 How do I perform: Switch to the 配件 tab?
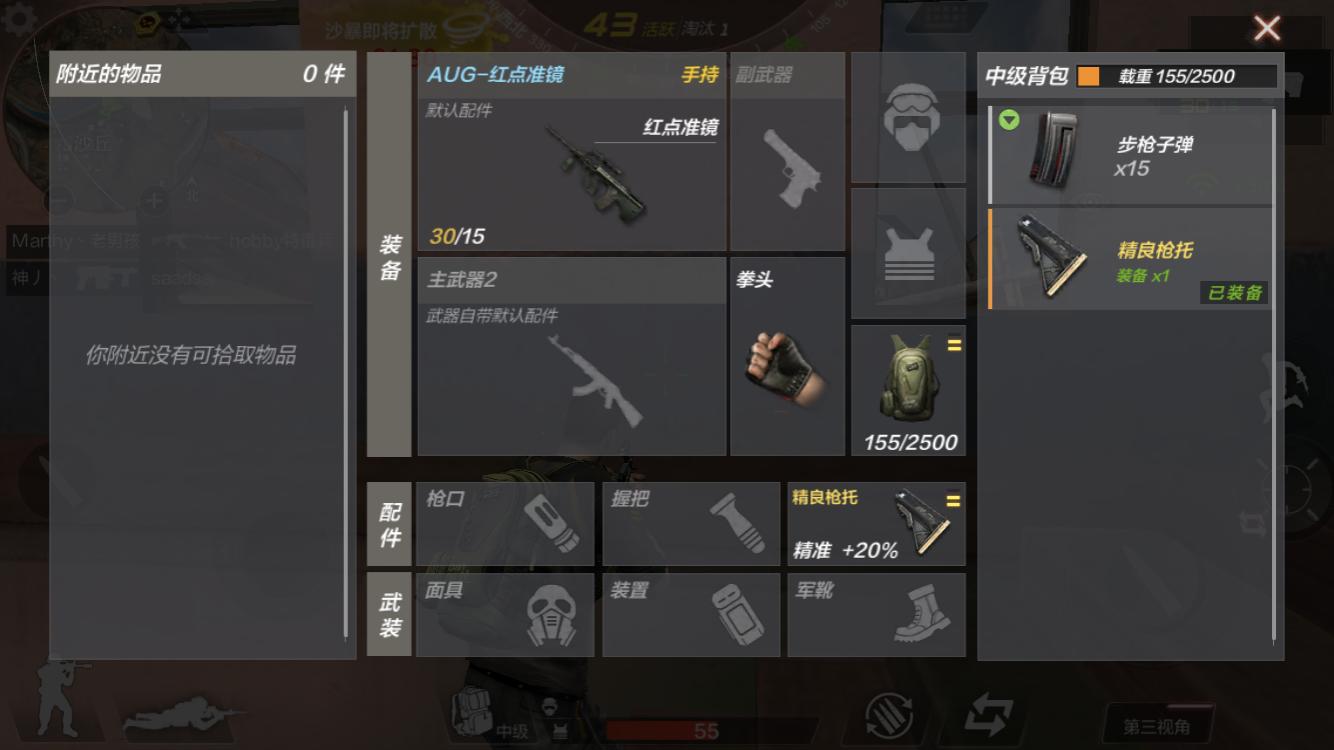pyautogui.click(x=389, y=523)
